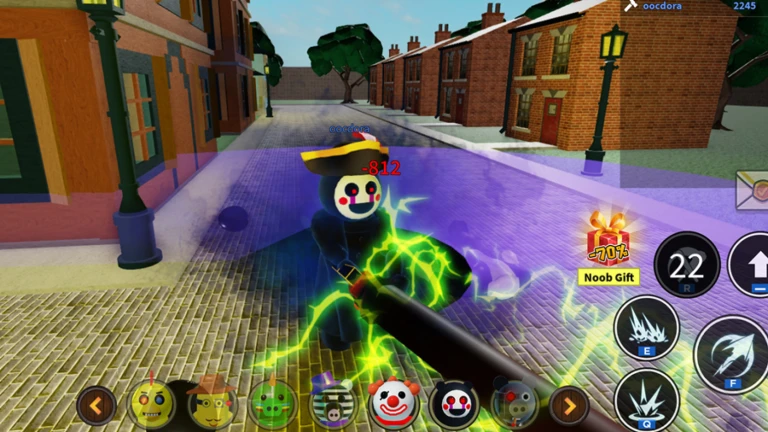Pick the green pig character
This screenshot has height=432, width=768.
tap(273, 405)
